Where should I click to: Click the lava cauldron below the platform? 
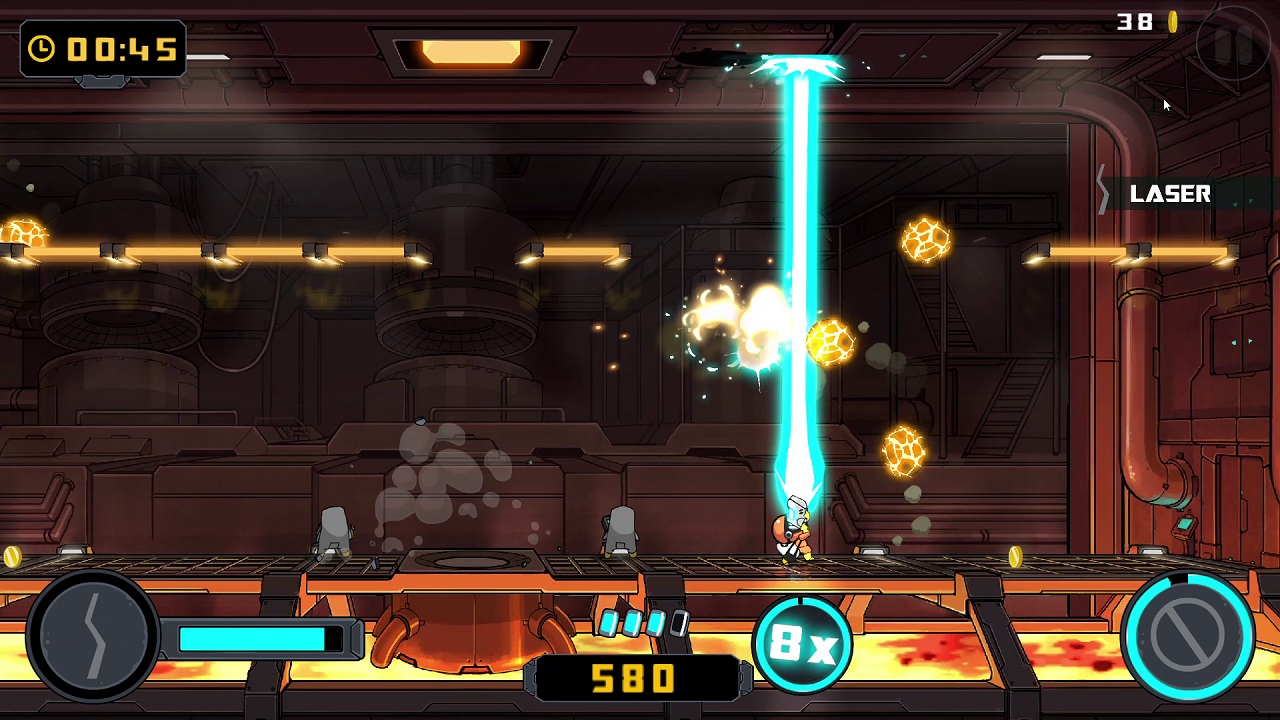tap(470, 630)
